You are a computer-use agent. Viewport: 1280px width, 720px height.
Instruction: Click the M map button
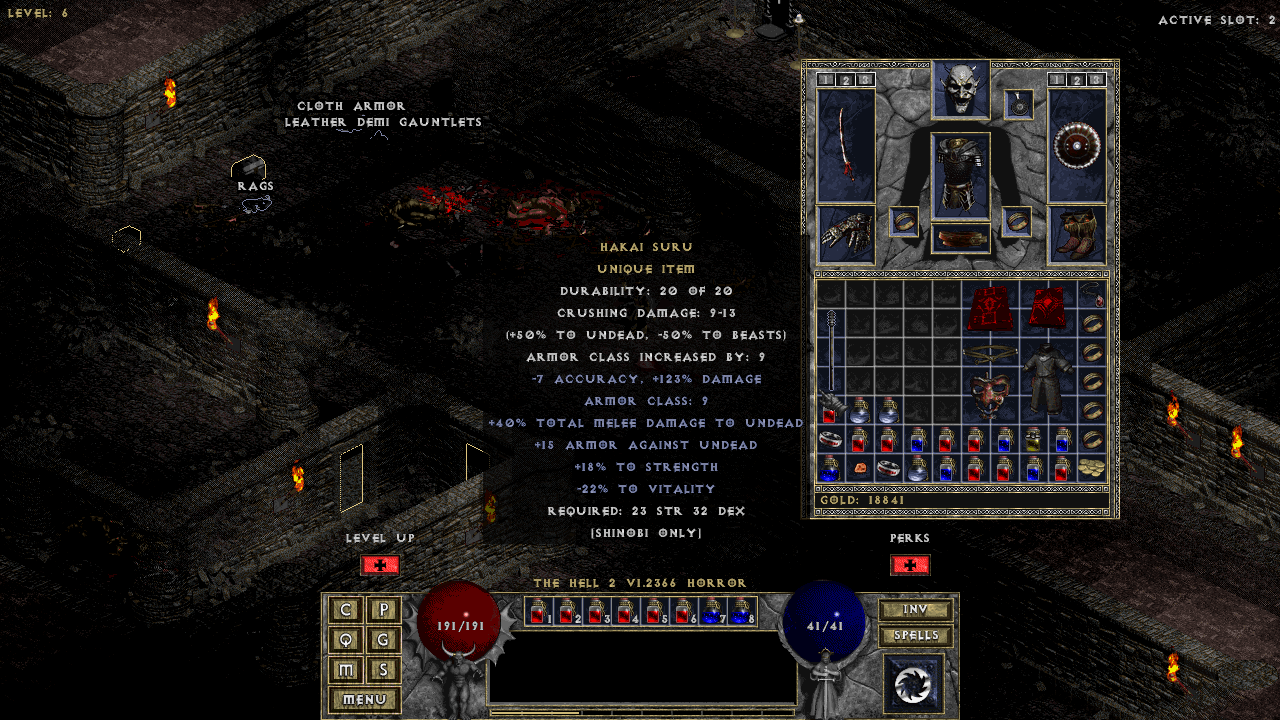(346, 670)
